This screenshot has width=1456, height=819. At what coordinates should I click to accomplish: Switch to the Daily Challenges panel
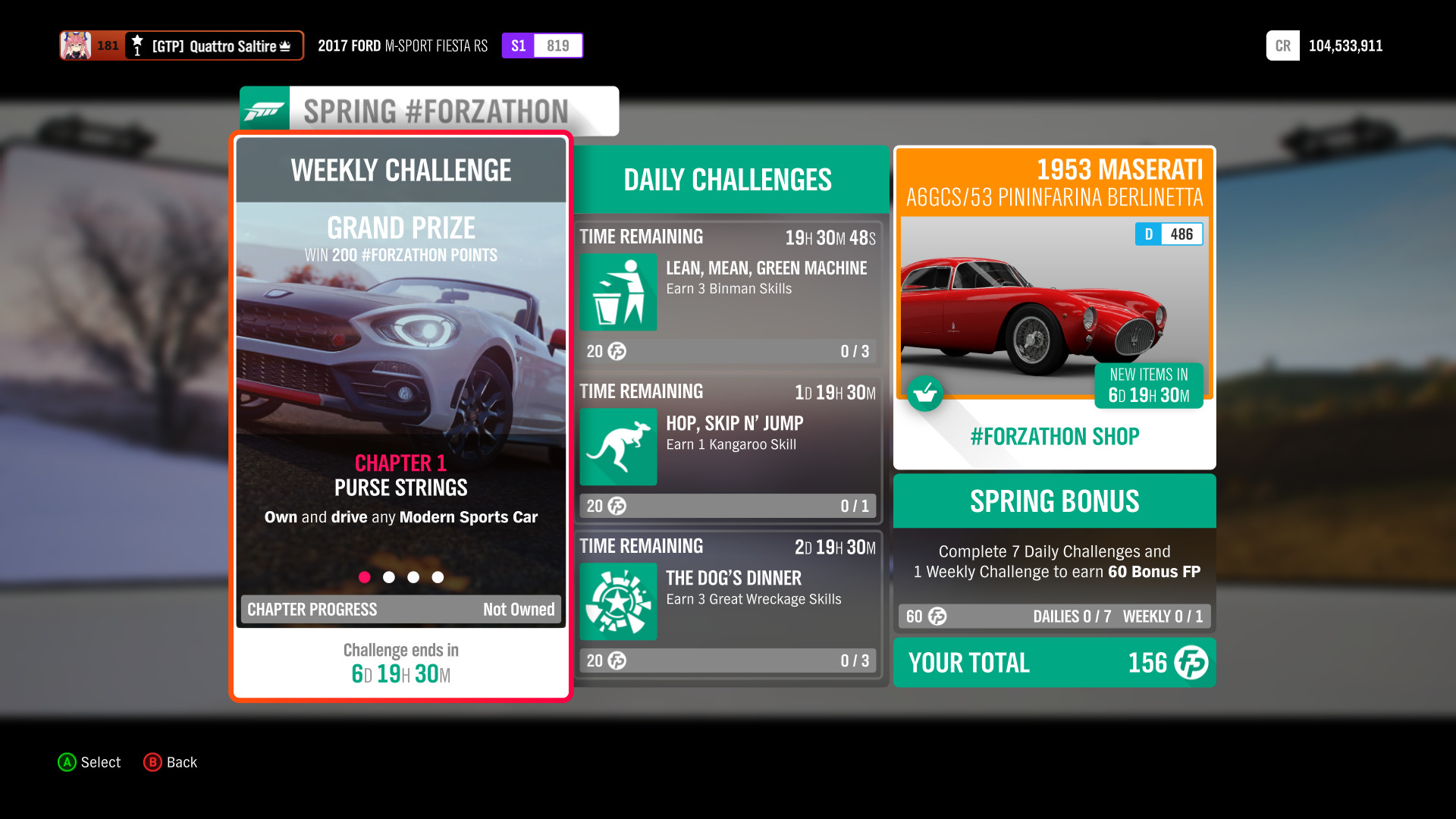click(x=727, y=179)
